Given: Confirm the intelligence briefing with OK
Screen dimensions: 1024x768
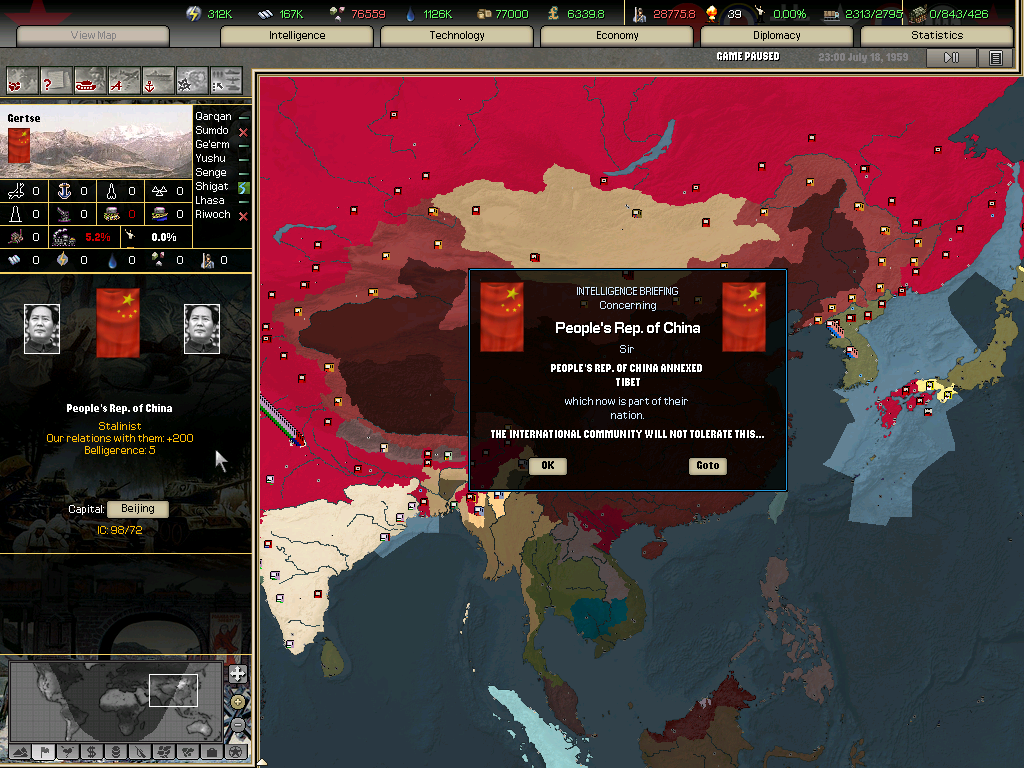Looking at the screenshot, I should [x=547, y=466].
